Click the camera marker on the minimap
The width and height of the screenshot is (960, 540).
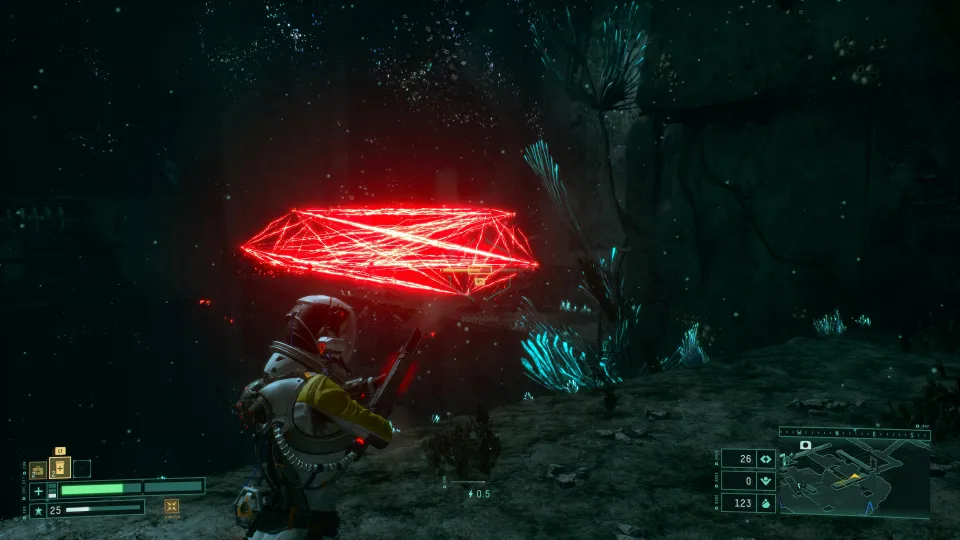pos(805,444)
